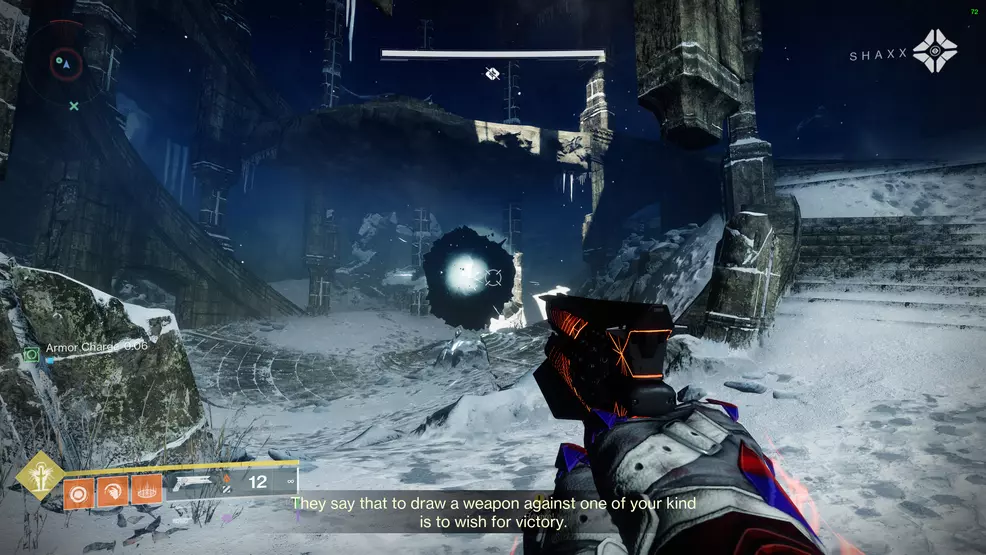Select the objective waypoint marker above the archway

pos(492,73)
